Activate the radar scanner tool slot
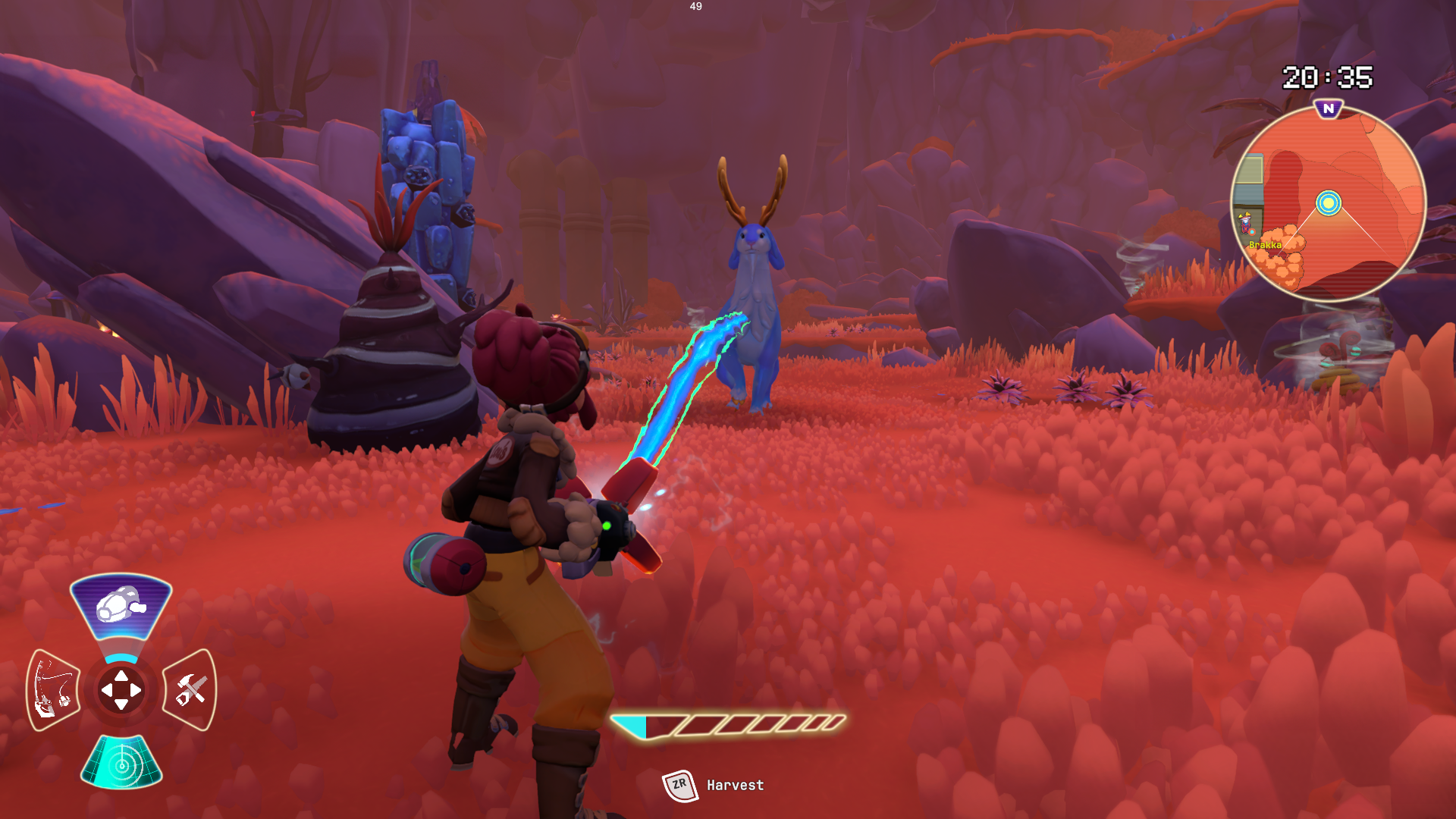Screen dimensions: 1456x819 click(121, 763)
